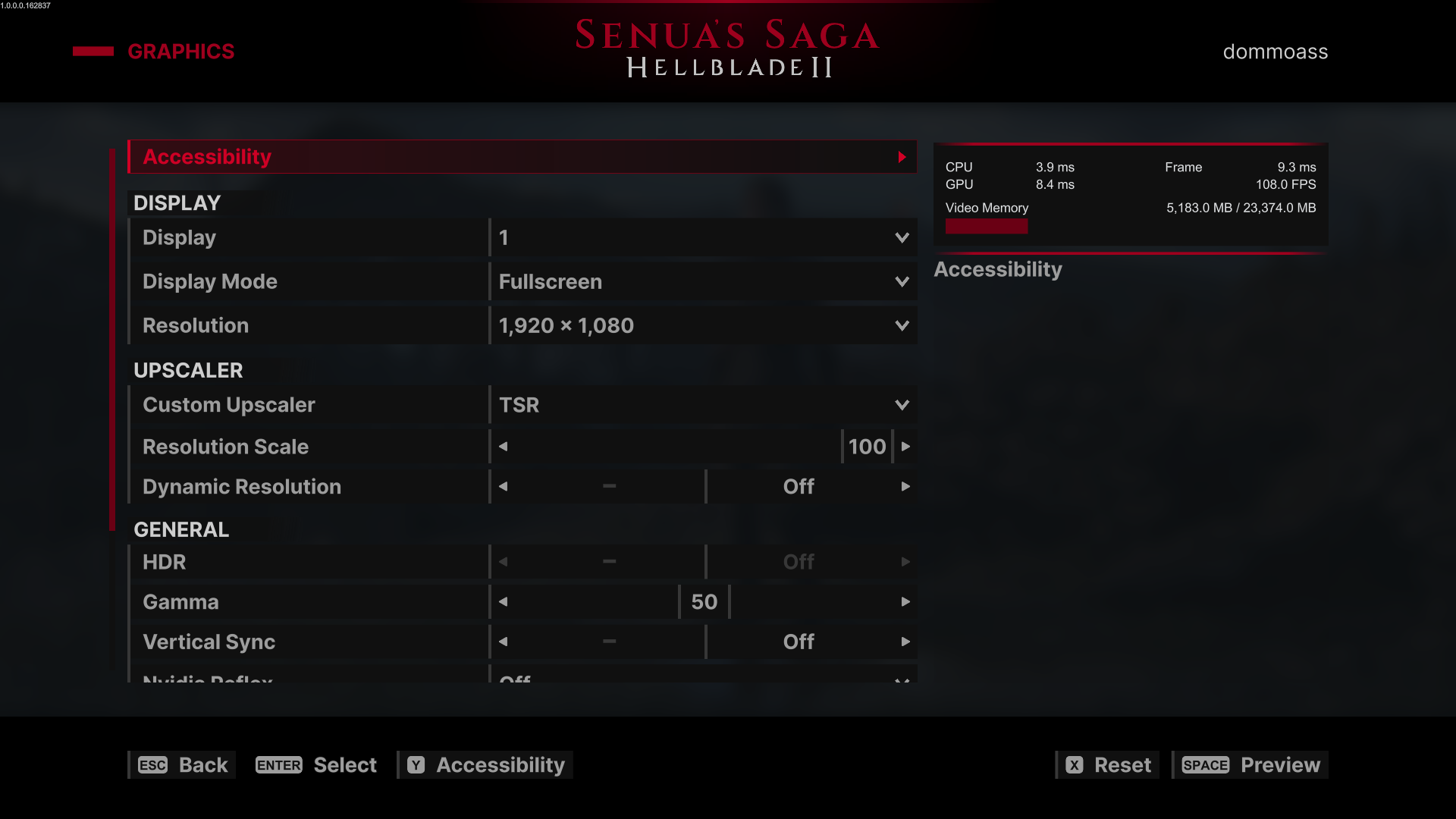Image resolution: width=1456 pixels, height=819 pixels.
Task: Open Accessibility from the bottom bar
Action: [486, 765]
